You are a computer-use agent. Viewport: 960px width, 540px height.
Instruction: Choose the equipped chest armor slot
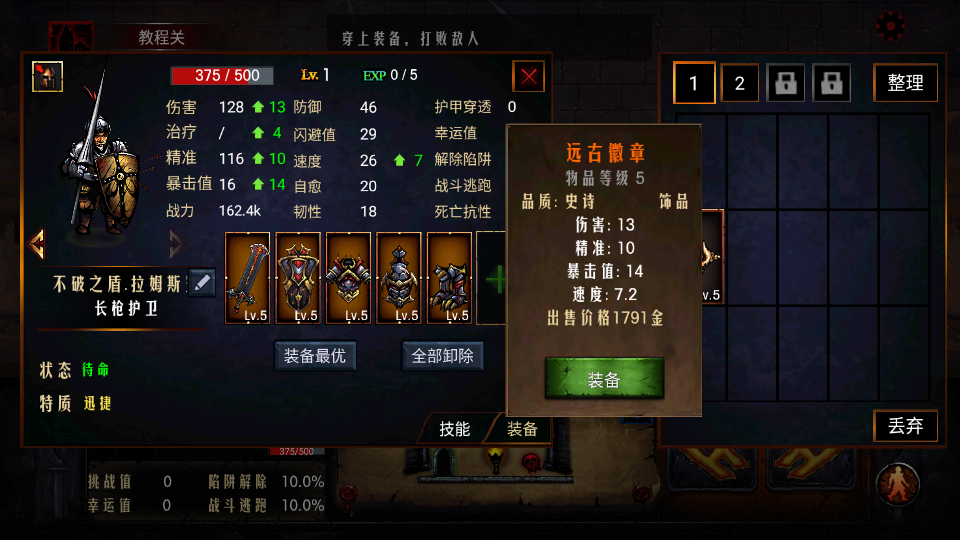click(x=349, y=277)
